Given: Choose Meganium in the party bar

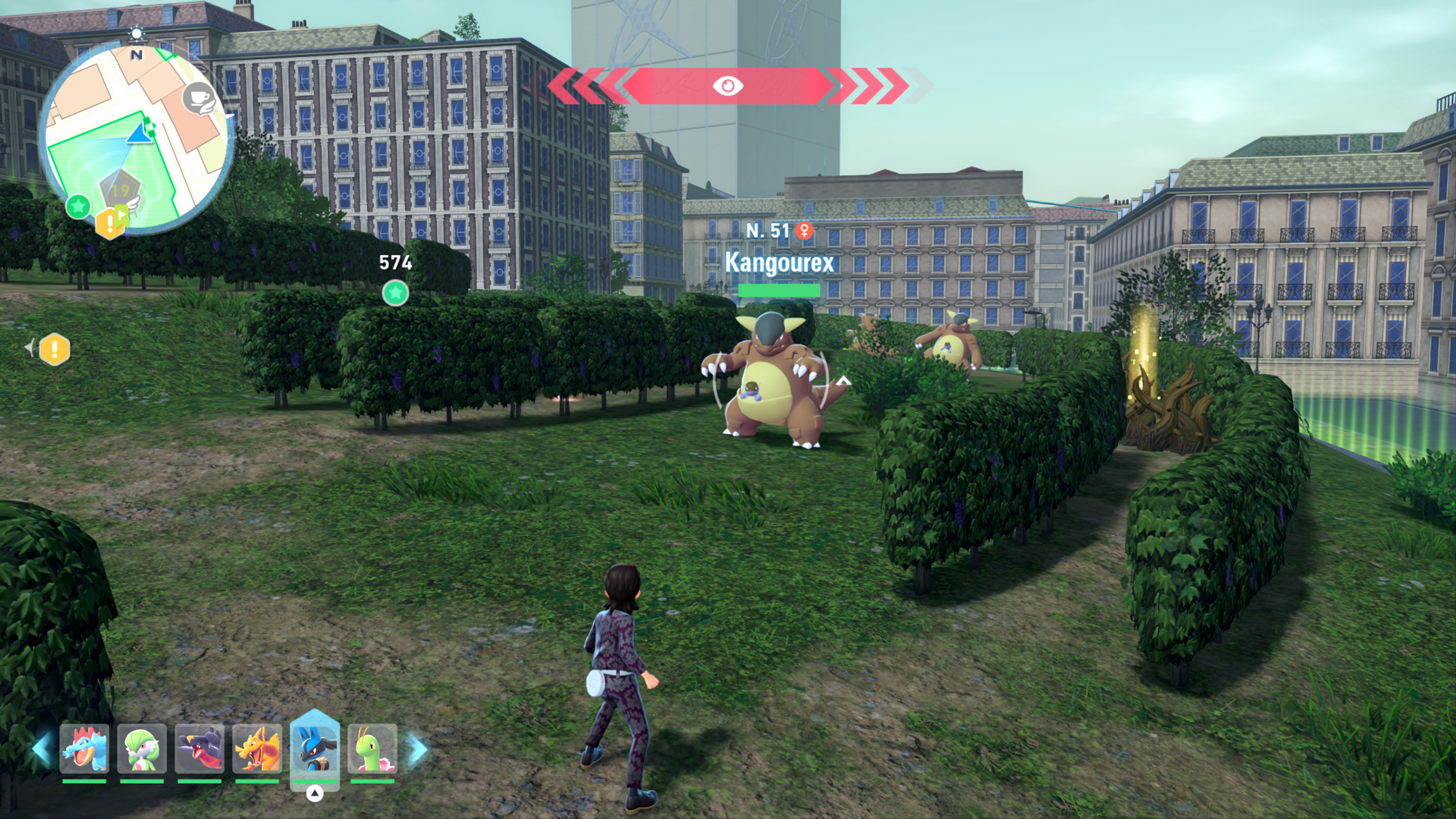Looking at the screenshot, I should pyautogui.click(x=372, y=748).
